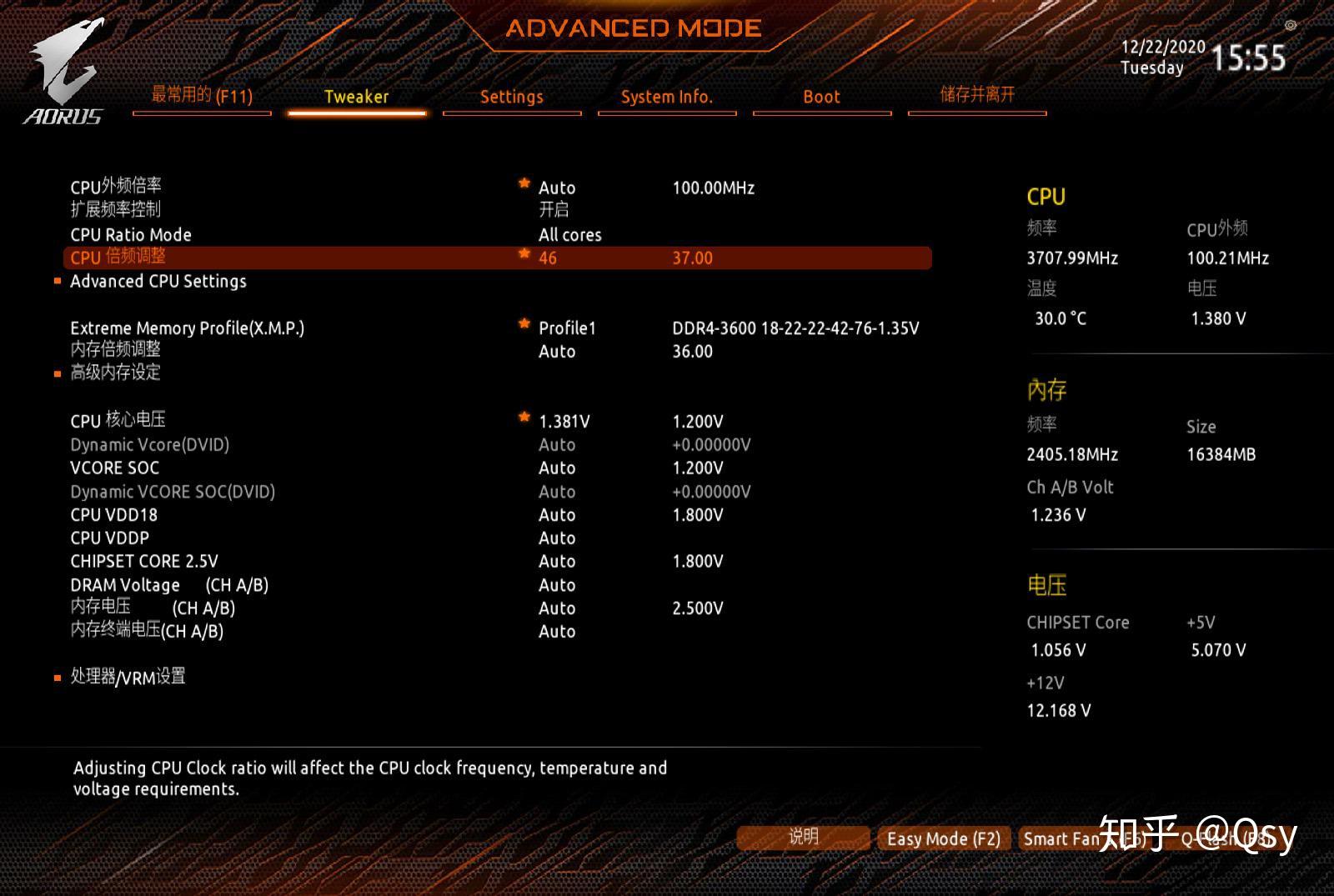Viewport: 1334px width, 896px height.
Task: Open Advanced CPU Settings submenu
Action: (158, 282)
